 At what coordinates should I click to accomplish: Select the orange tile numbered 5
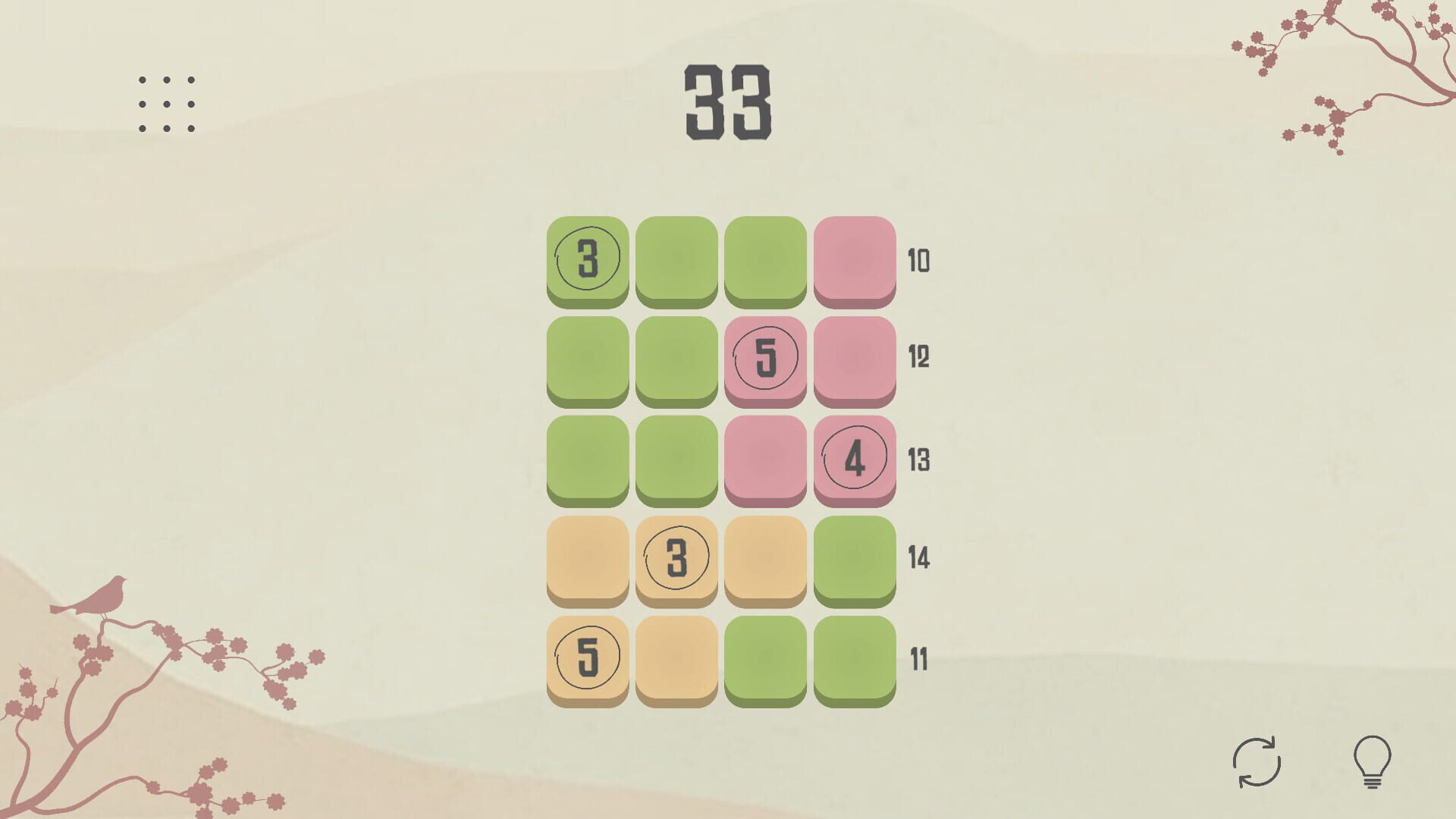point(588,658)
